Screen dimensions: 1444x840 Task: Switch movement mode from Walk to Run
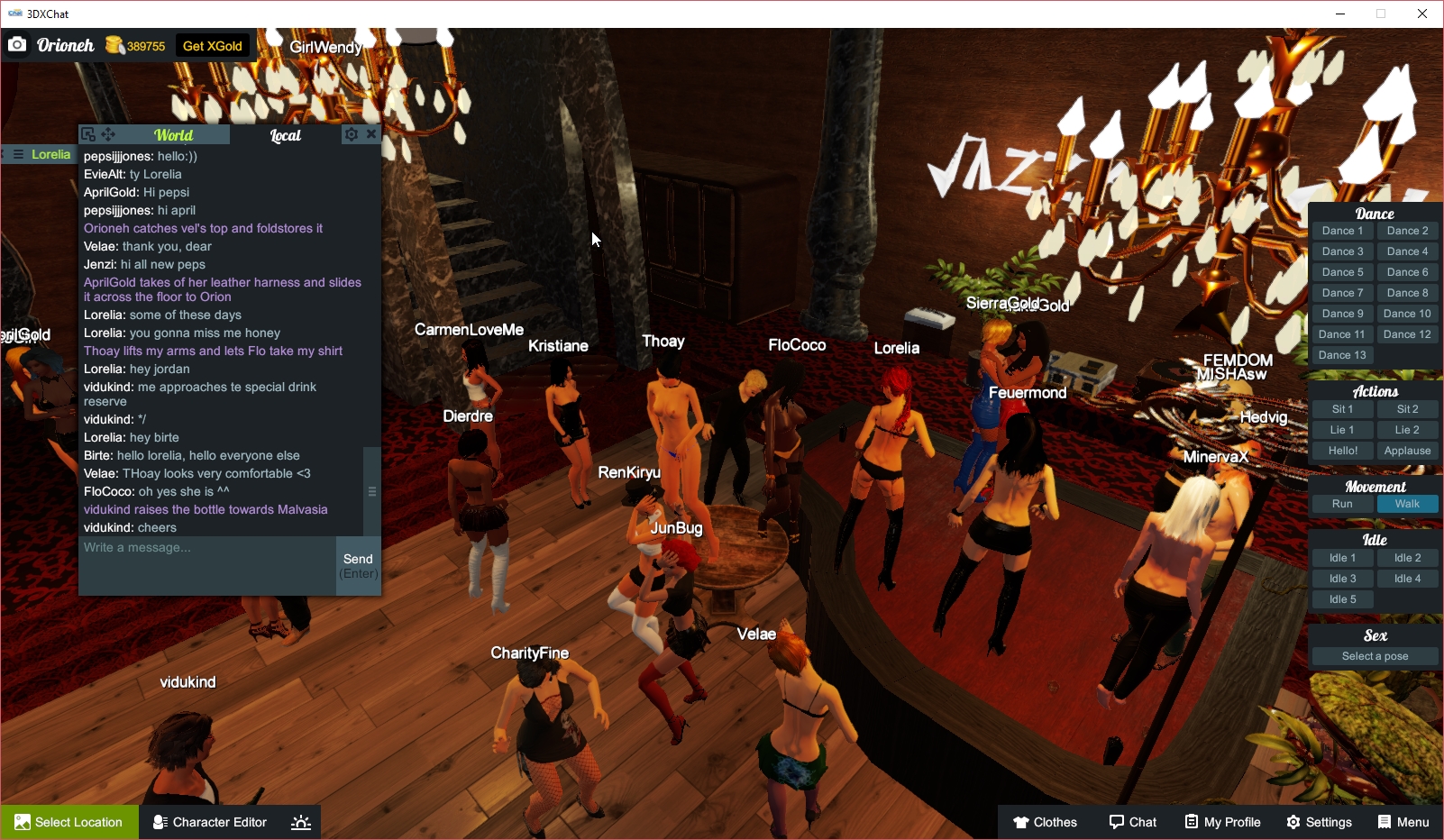[x=1342, y=504]
